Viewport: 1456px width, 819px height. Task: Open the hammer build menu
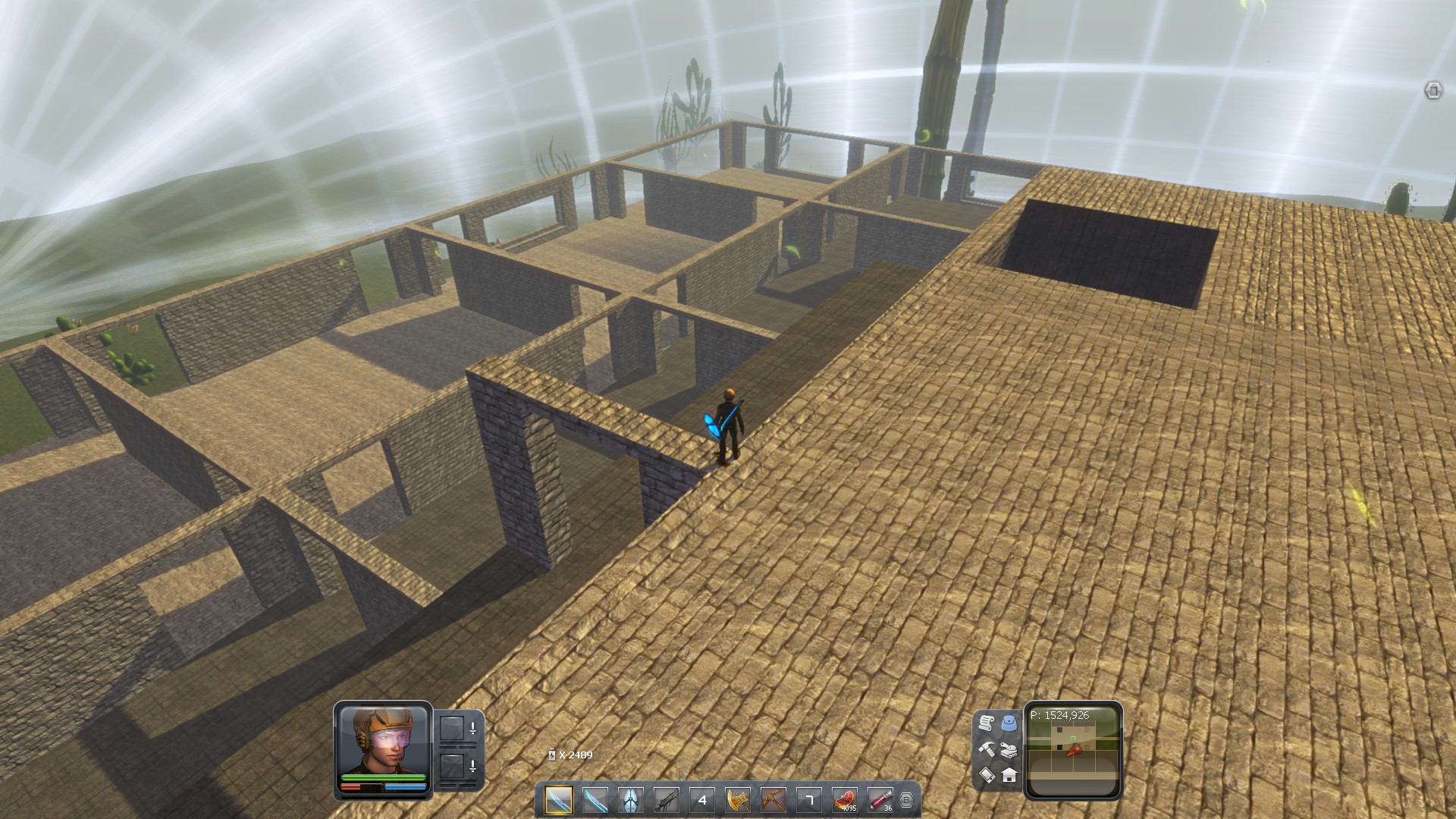point(986,749)
